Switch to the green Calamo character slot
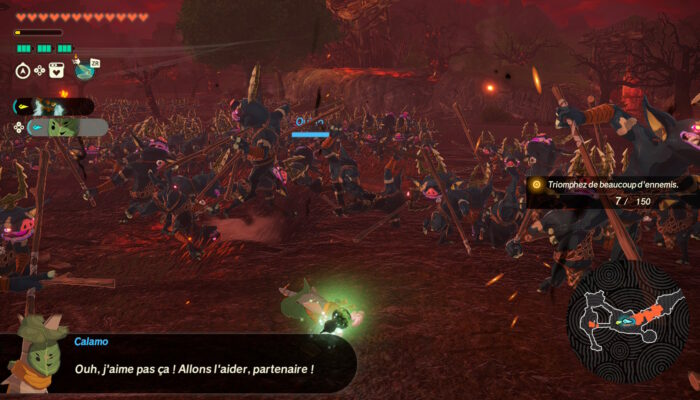The width and height of the screenshot is (700, 400). 63,128
